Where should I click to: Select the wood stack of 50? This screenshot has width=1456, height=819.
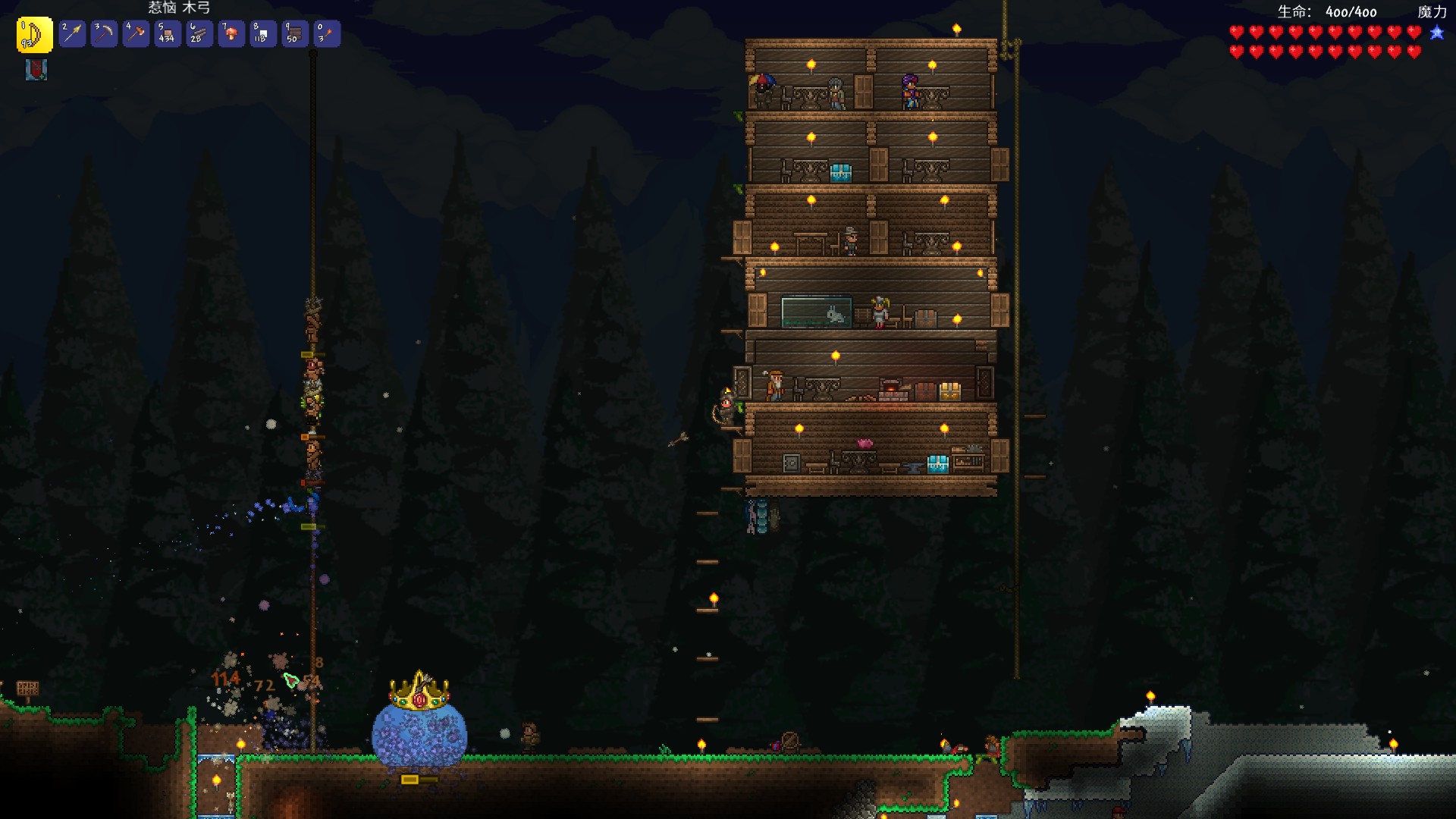(295, 34)
